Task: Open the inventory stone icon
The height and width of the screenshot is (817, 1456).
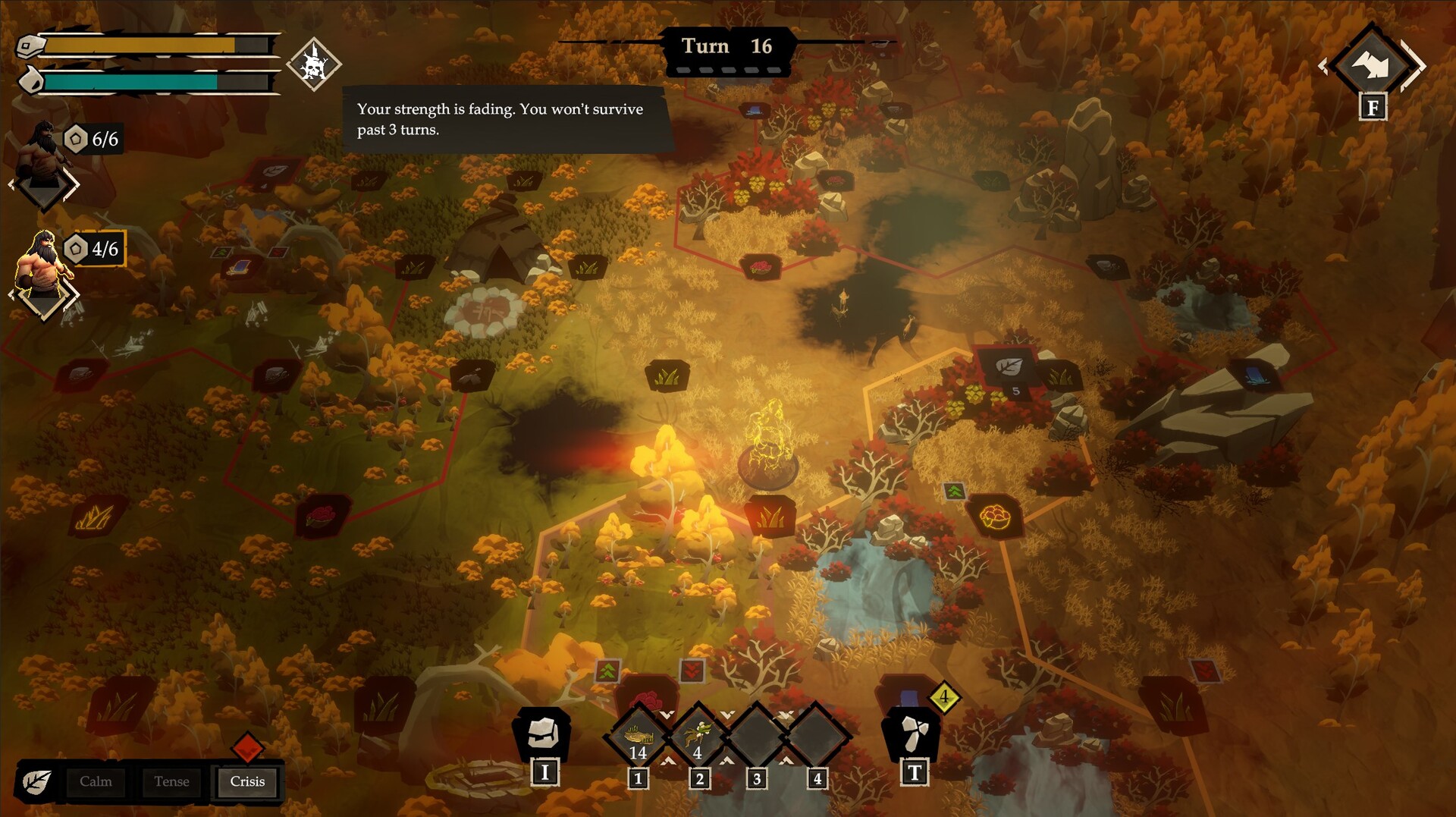Action: (543, 734)
